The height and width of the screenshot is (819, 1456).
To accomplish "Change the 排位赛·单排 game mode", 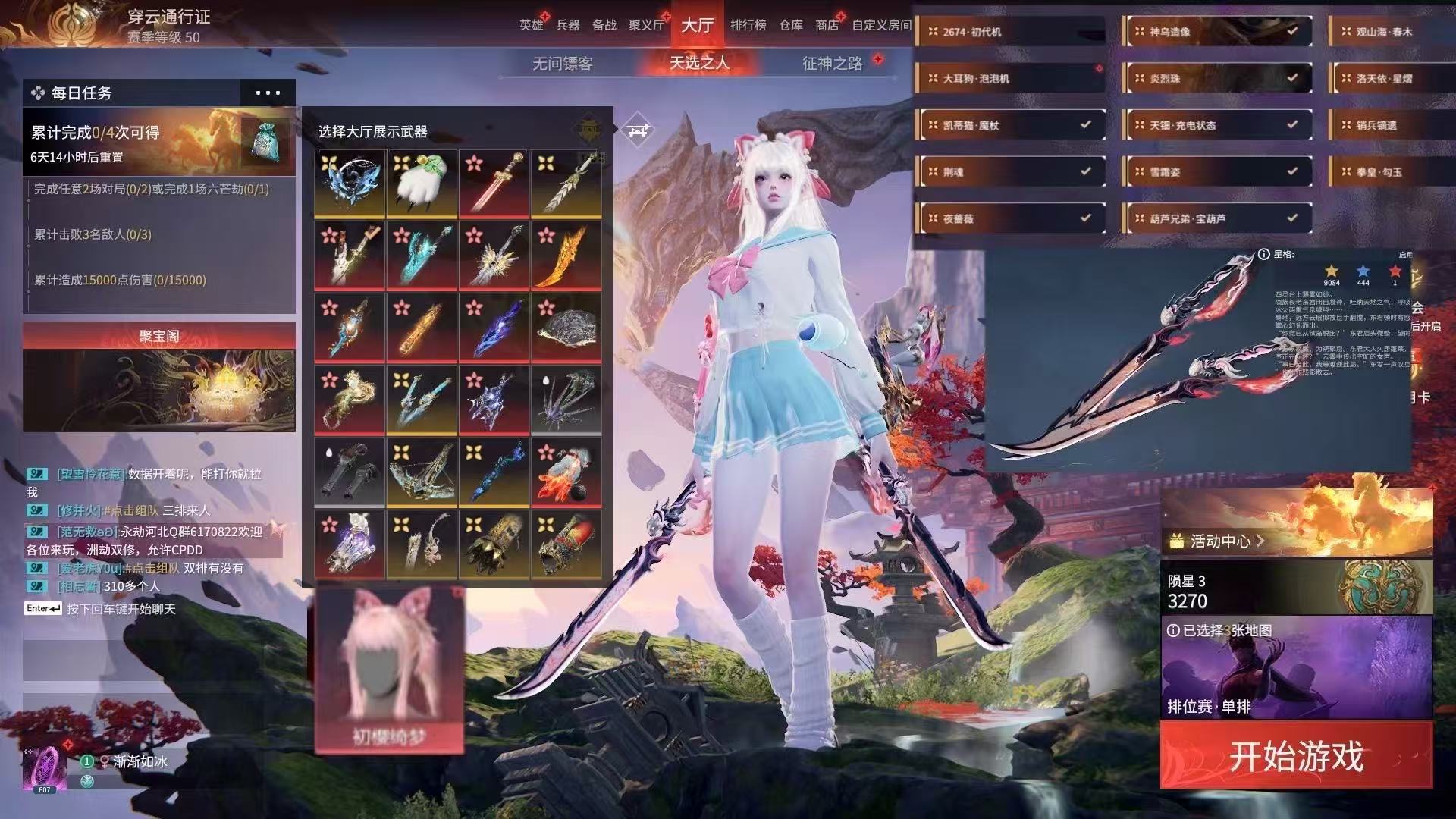I will pos(1296,668).
